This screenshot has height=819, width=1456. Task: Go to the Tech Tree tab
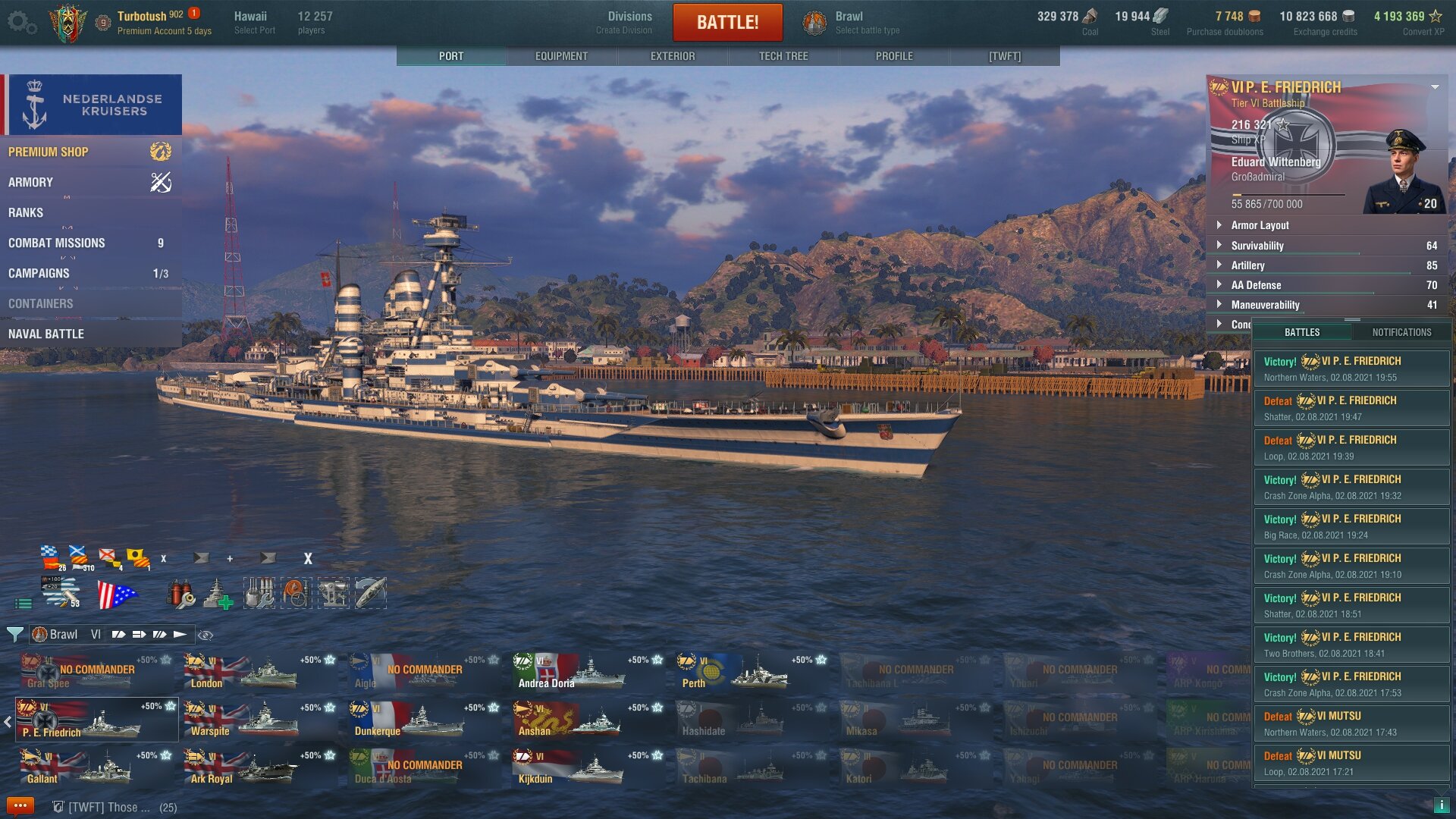click(x=783, y=56)
